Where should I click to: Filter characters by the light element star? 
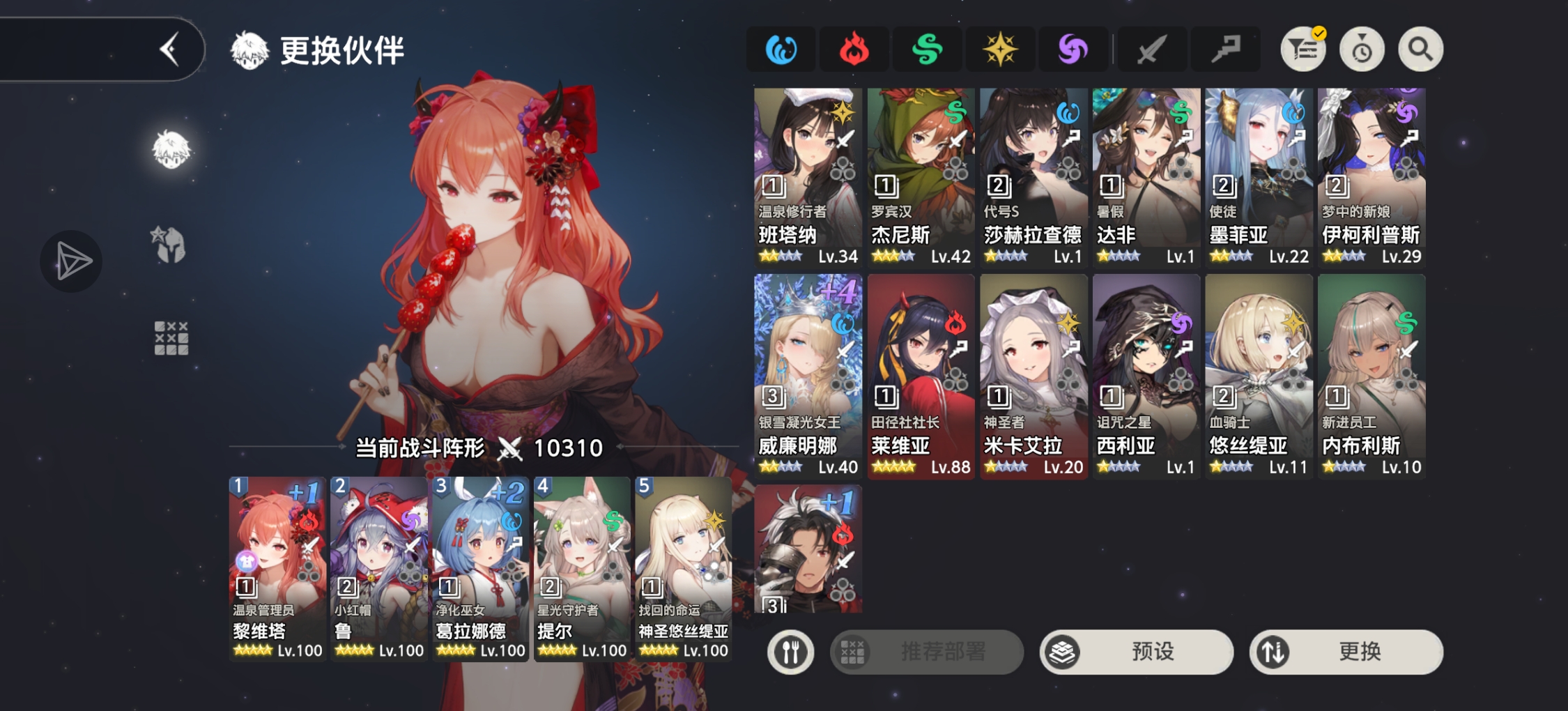point(1001,49)
